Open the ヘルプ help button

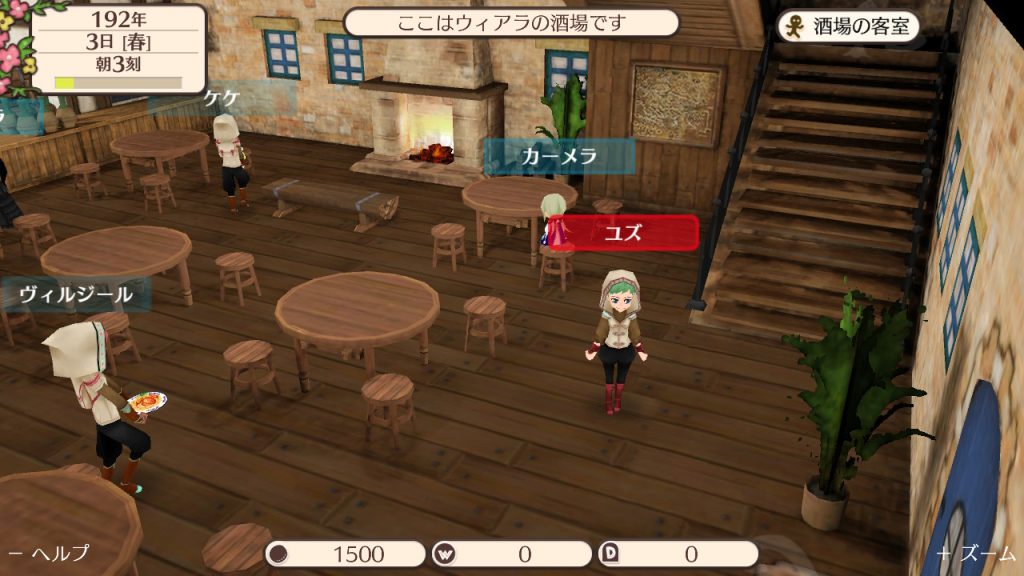click(x=50, y=553)
